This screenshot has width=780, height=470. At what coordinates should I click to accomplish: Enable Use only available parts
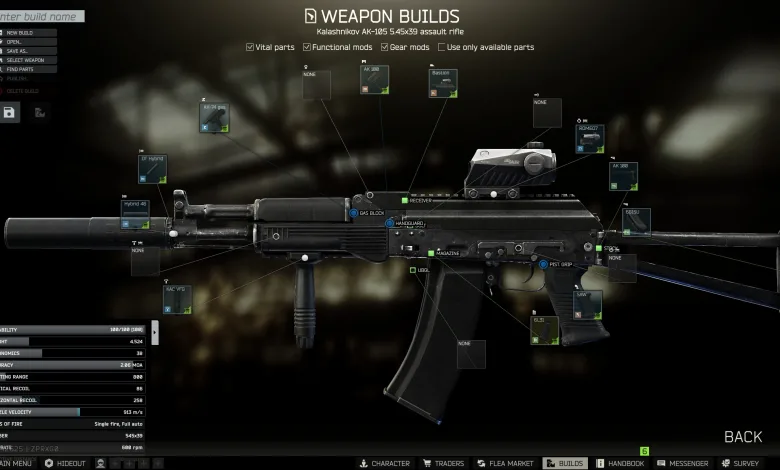(441, 47)
